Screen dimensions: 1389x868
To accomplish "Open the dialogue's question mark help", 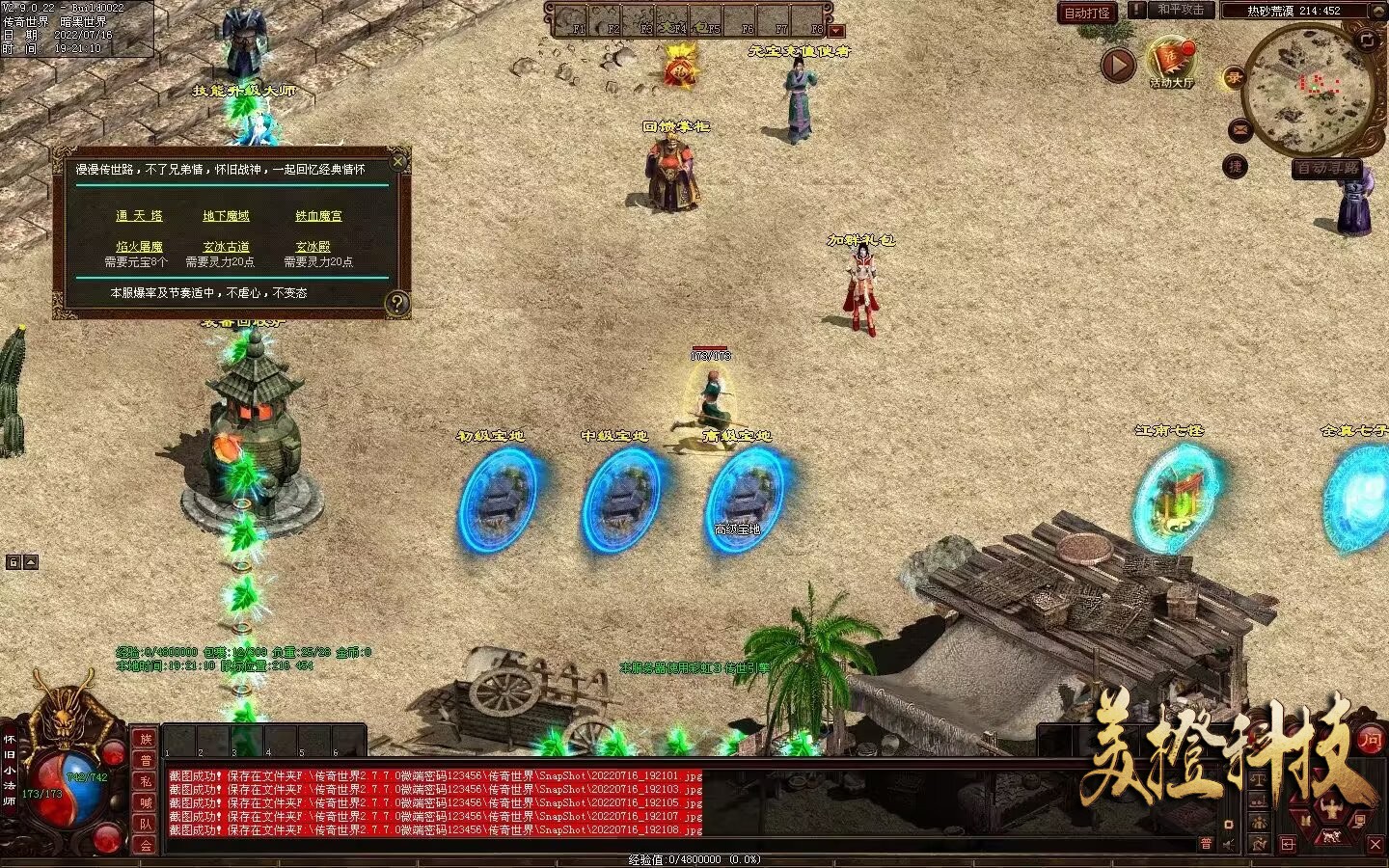I will (x=396, y=304).
